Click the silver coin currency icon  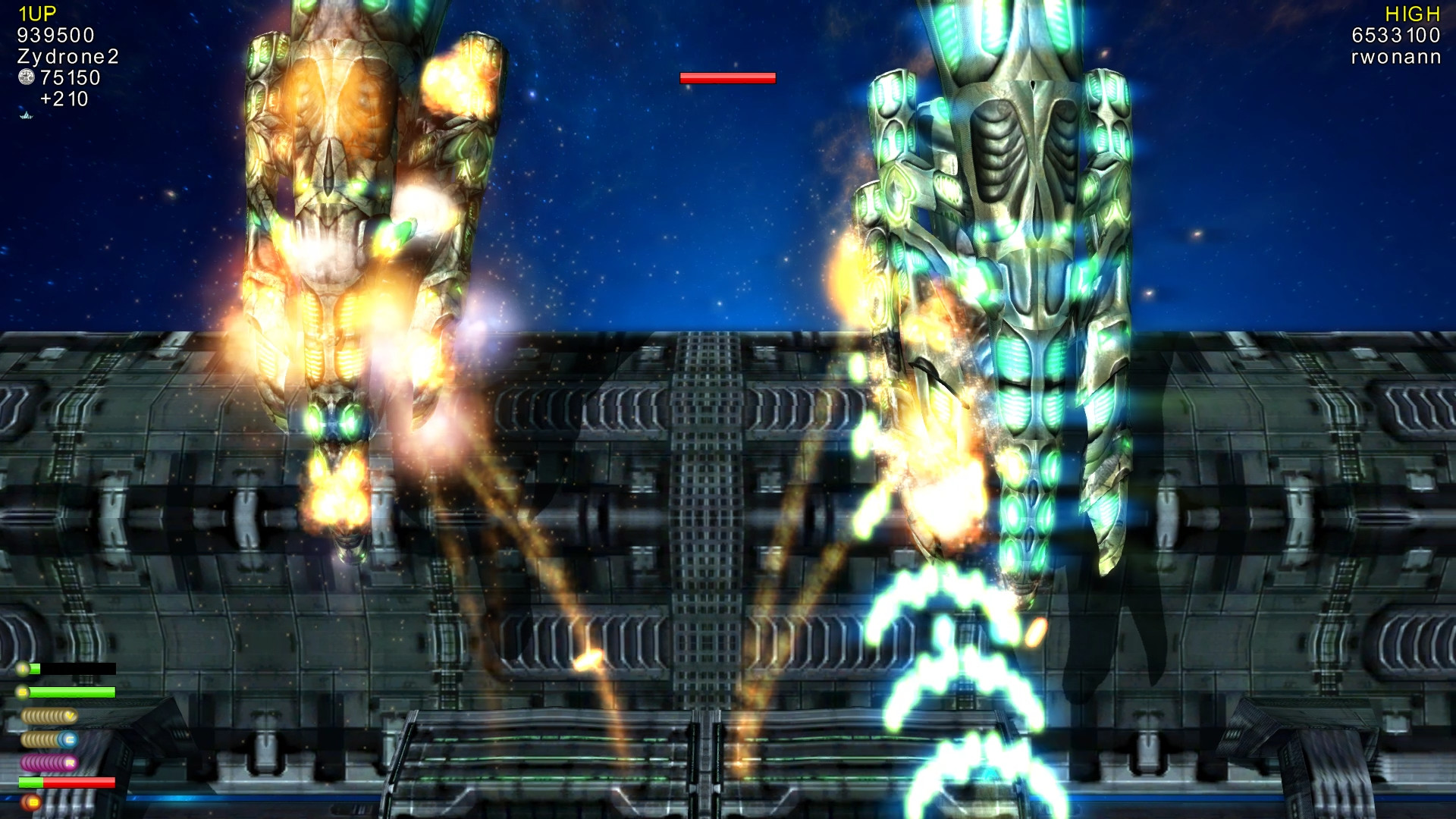point(25,77)
